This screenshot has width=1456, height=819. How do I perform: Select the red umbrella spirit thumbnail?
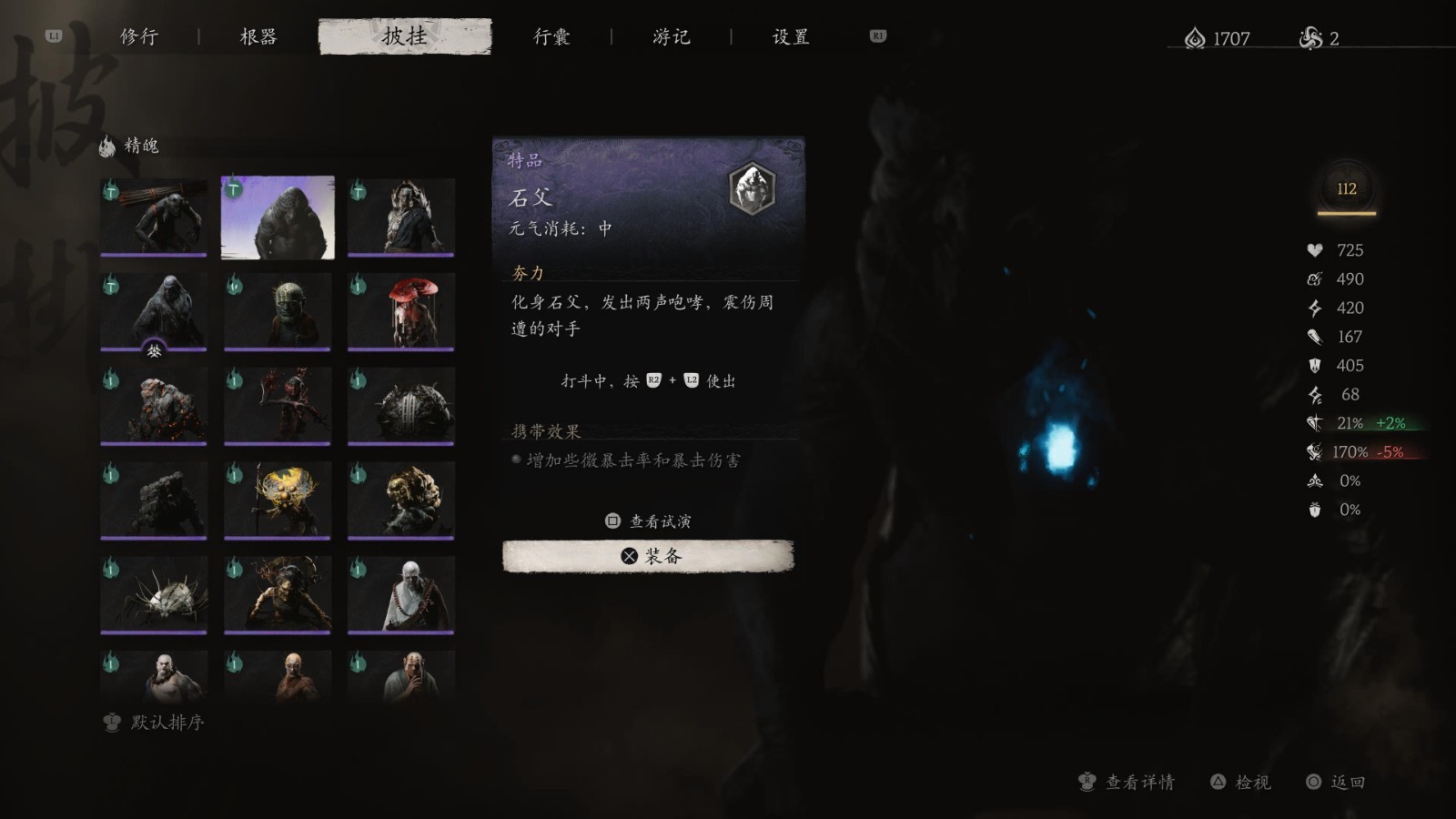[x=401, y=312]
